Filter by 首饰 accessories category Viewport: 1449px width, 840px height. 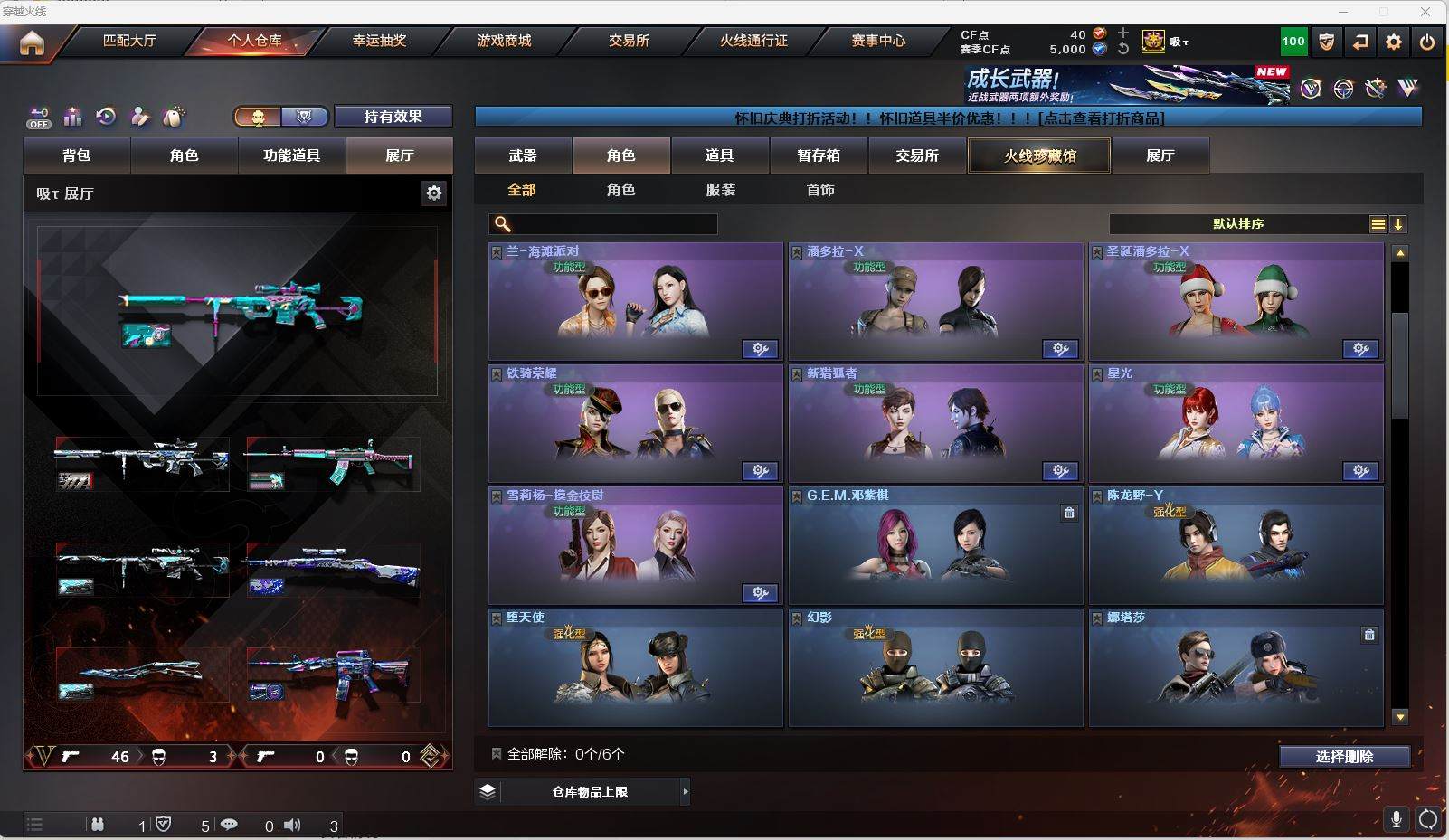[x=820, y=190]
